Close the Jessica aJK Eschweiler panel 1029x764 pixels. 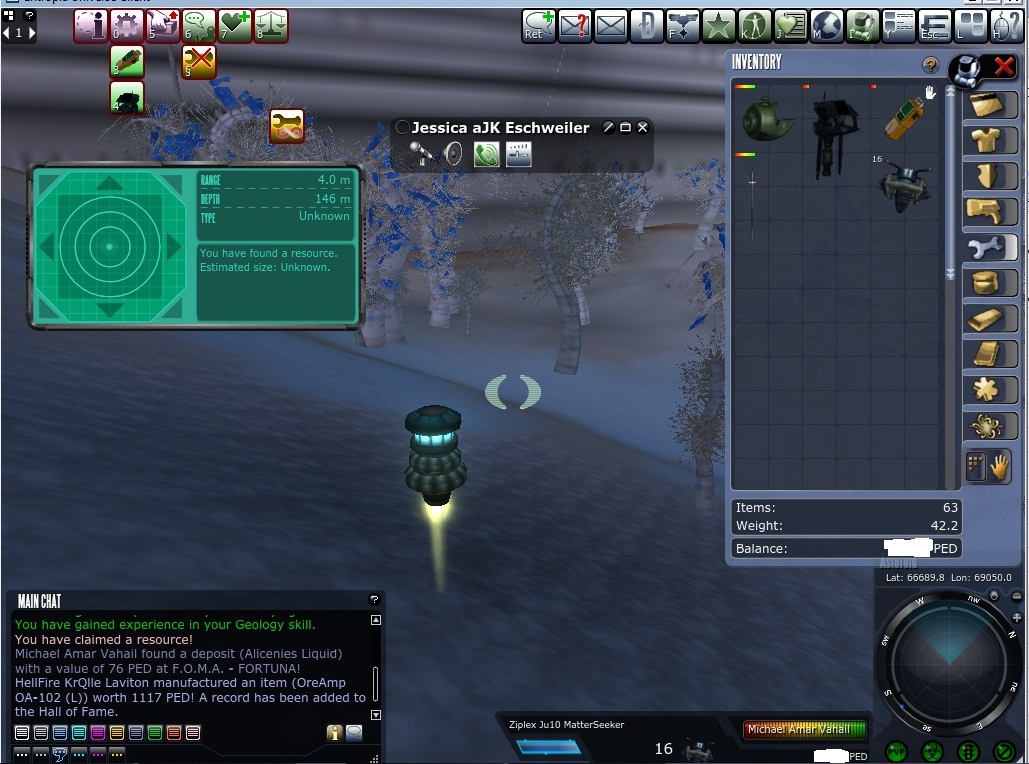pos(643,128)
